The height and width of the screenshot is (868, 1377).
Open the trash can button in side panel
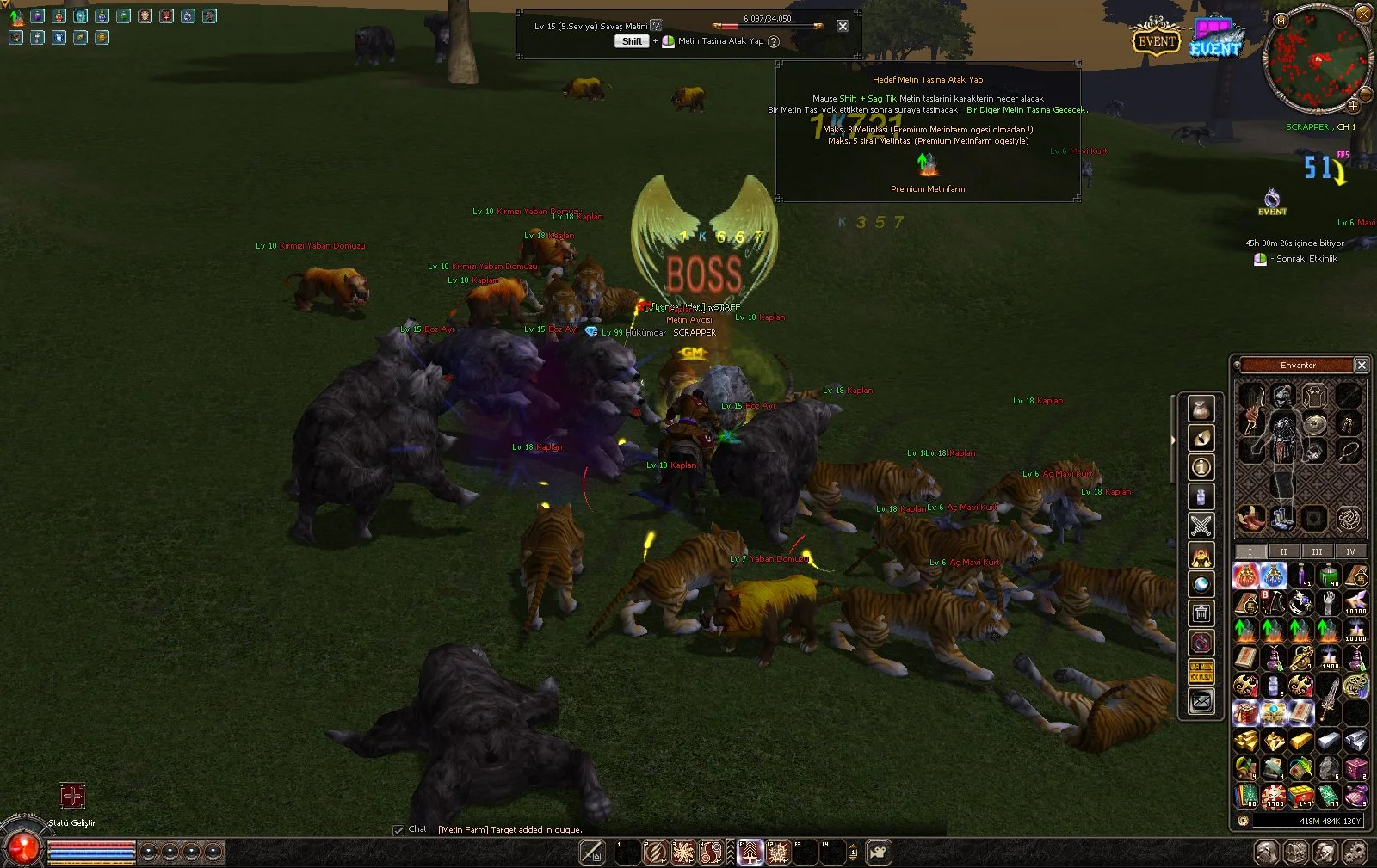(1201, 613)
